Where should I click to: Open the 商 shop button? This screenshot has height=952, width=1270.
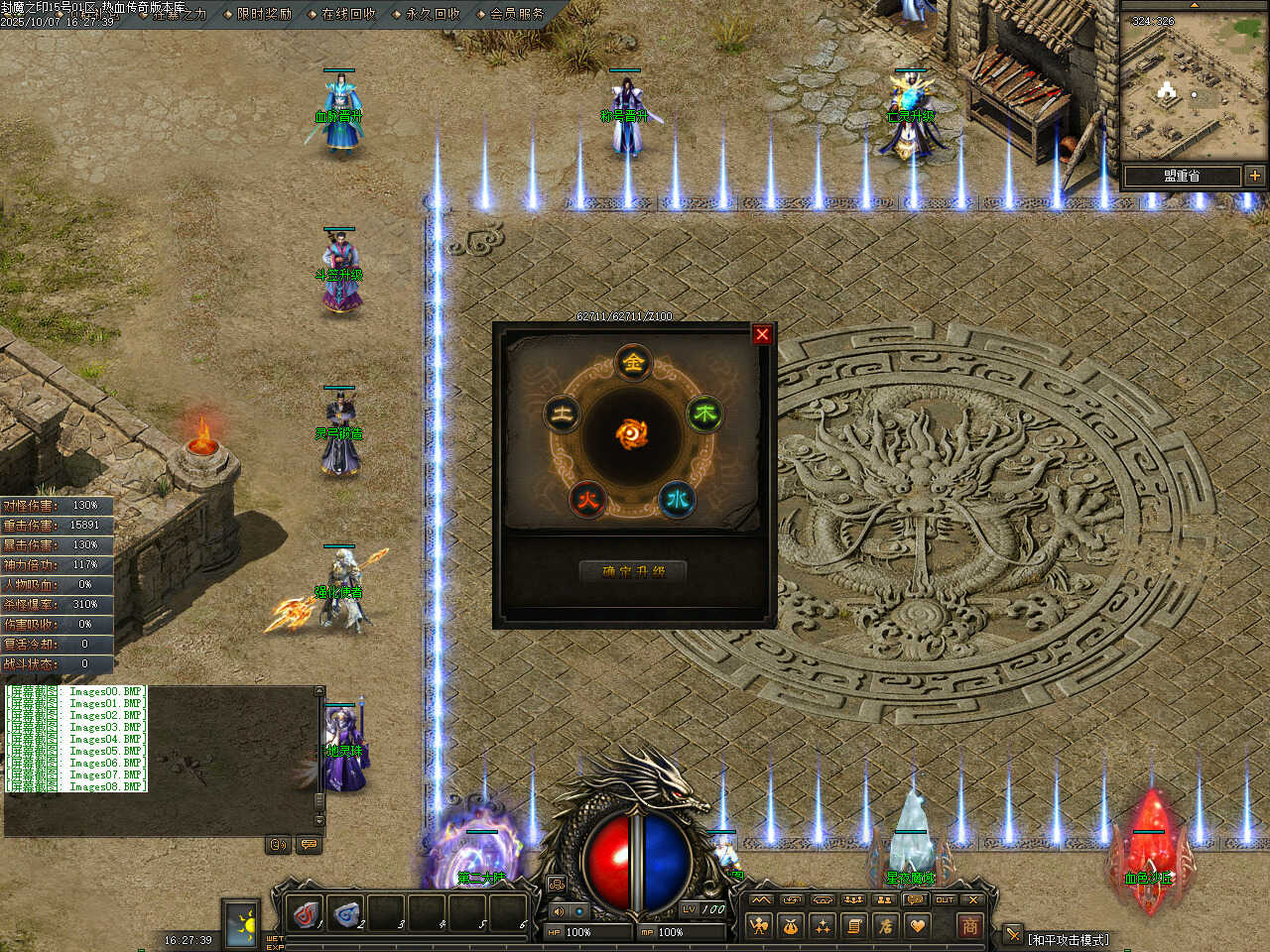[x=969, y=926]
